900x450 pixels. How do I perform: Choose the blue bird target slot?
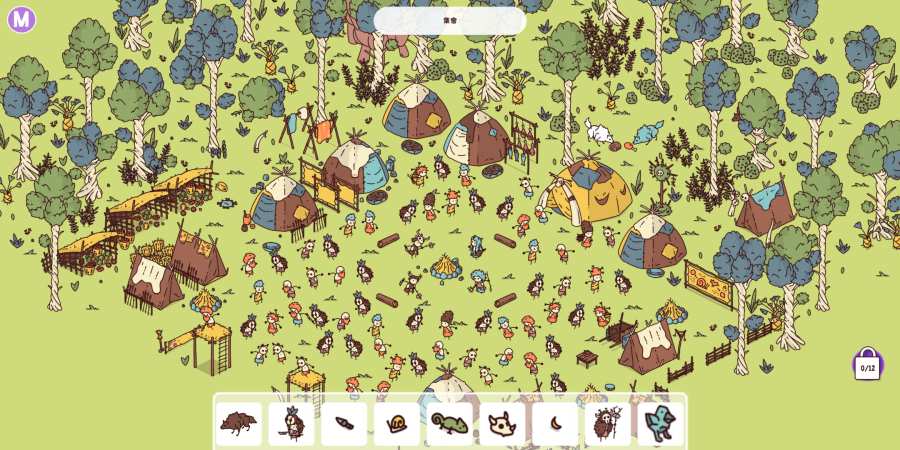pyautogui.click(x=661, y=424)
